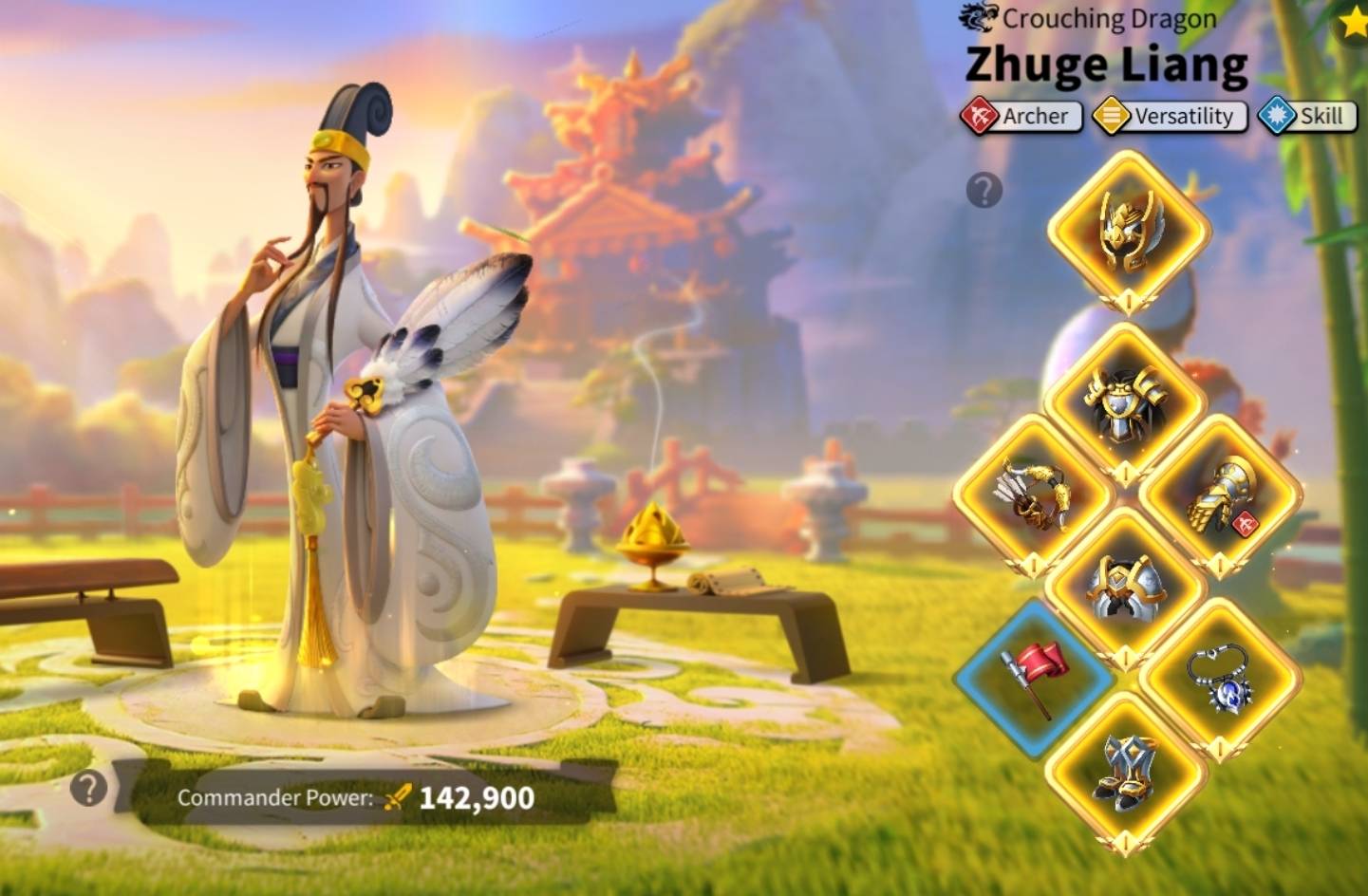Open the golden chest armor slot

tap(1125, 403)
